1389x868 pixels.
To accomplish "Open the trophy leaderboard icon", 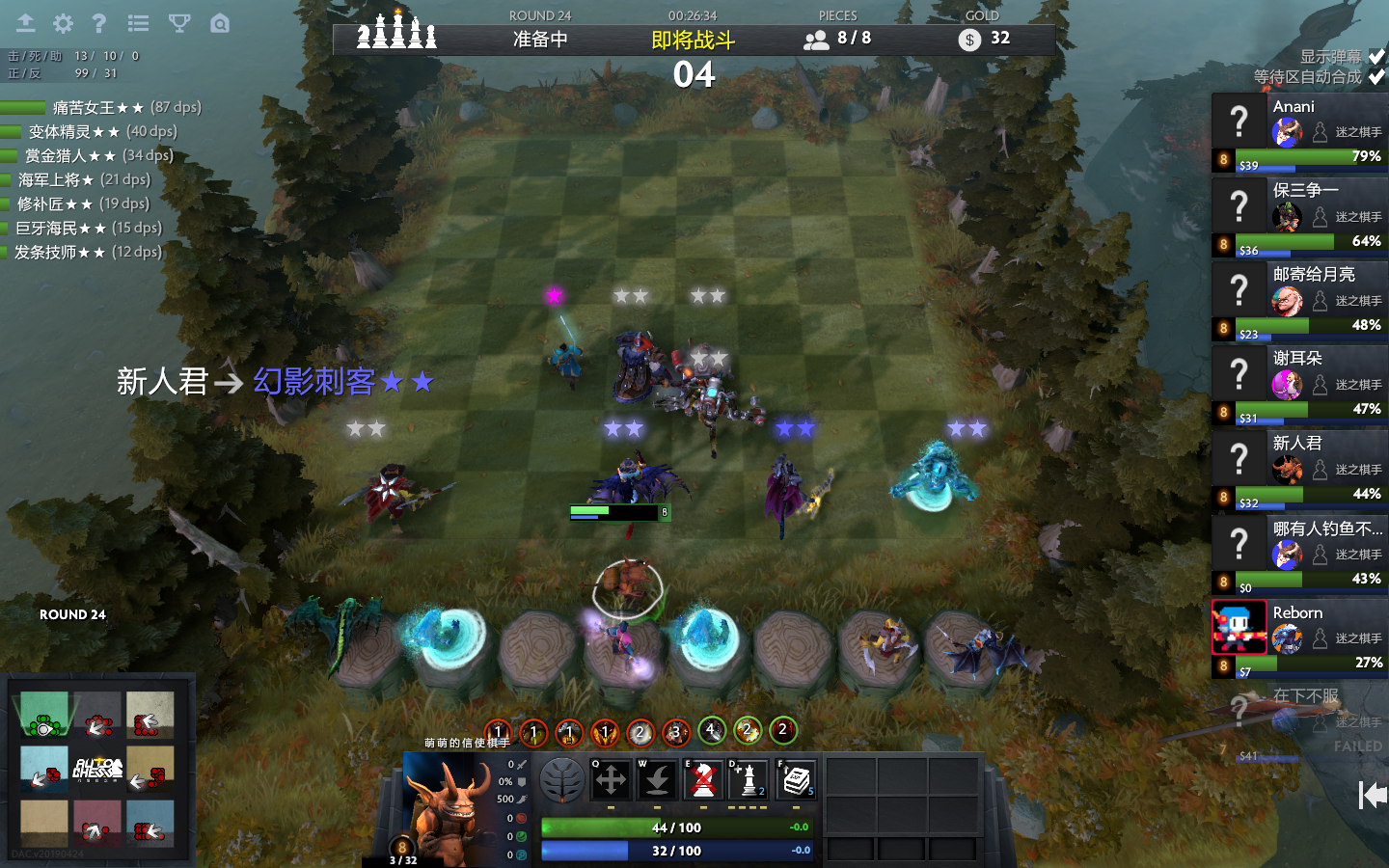I will click(179, 23).
